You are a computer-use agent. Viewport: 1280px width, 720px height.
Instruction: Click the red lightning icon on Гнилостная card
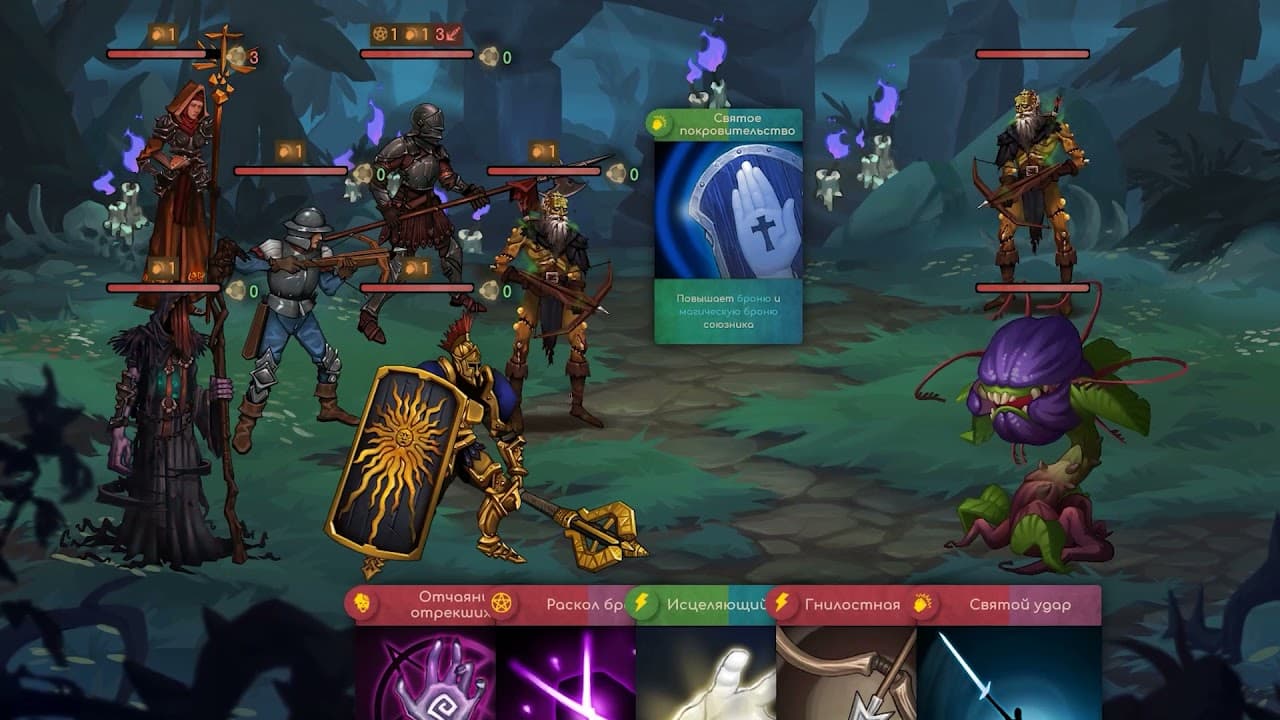pyautogui.click(x=783, y=602)
